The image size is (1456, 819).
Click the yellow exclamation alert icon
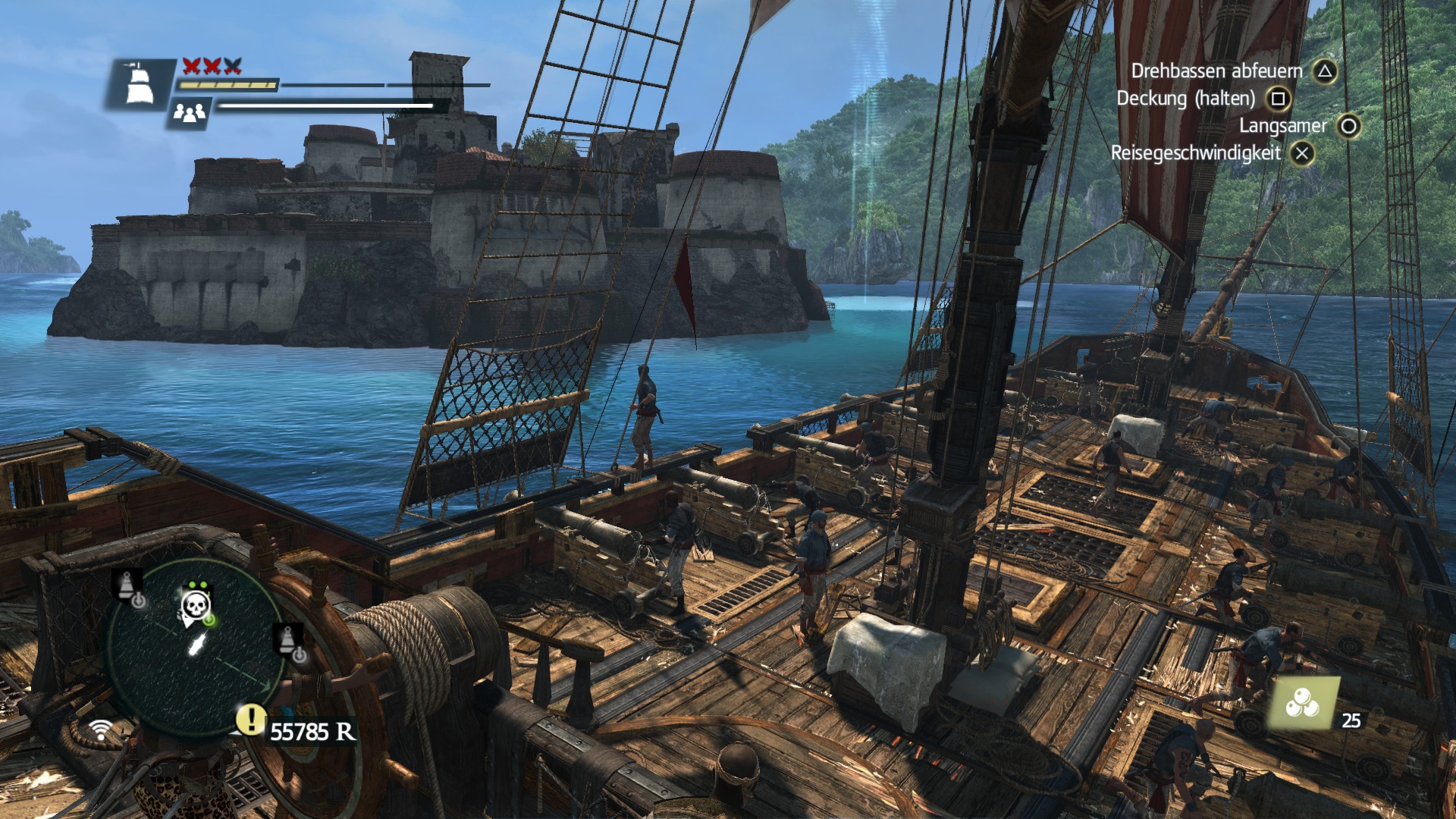pos(250,719)
